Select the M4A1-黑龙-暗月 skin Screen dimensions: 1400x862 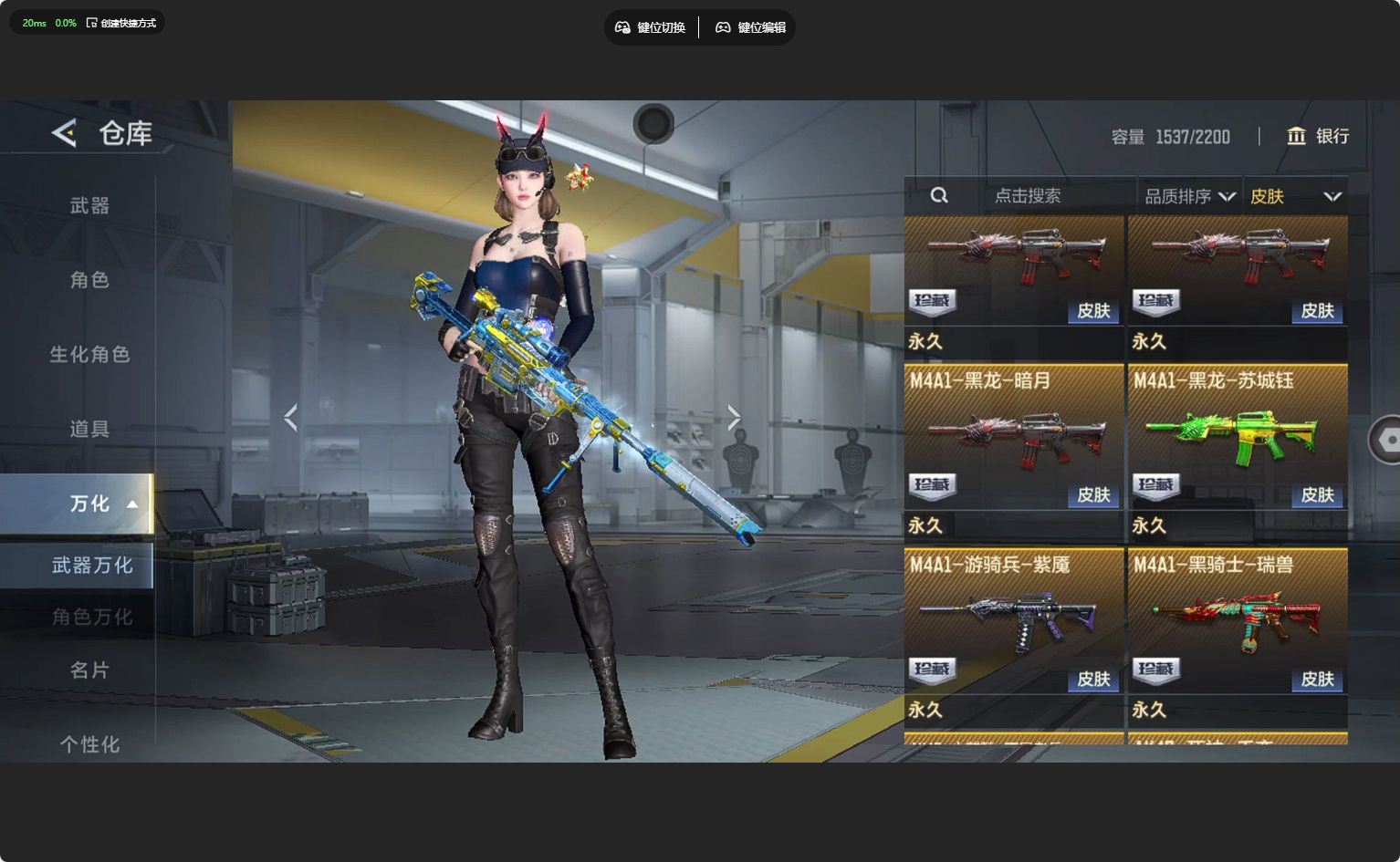[1013, 438]
